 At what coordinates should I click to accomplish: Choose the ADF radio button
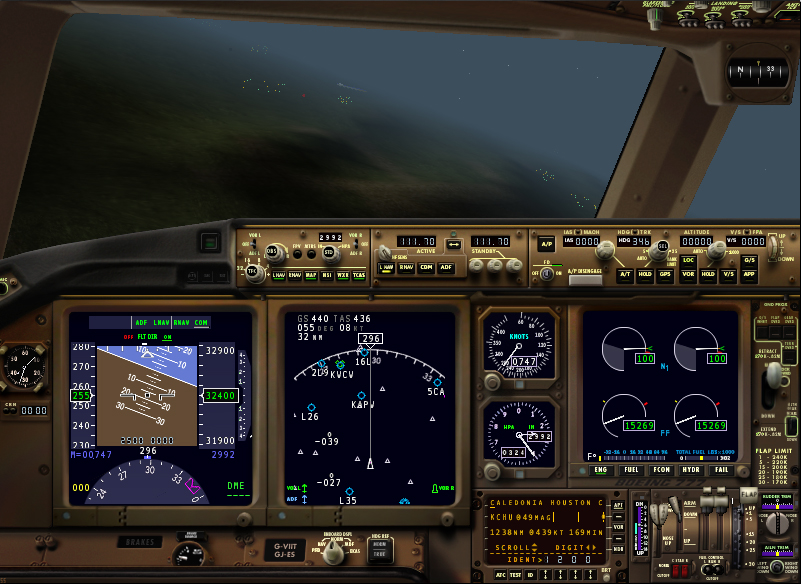pyautogui.click(x=446, y=267)
